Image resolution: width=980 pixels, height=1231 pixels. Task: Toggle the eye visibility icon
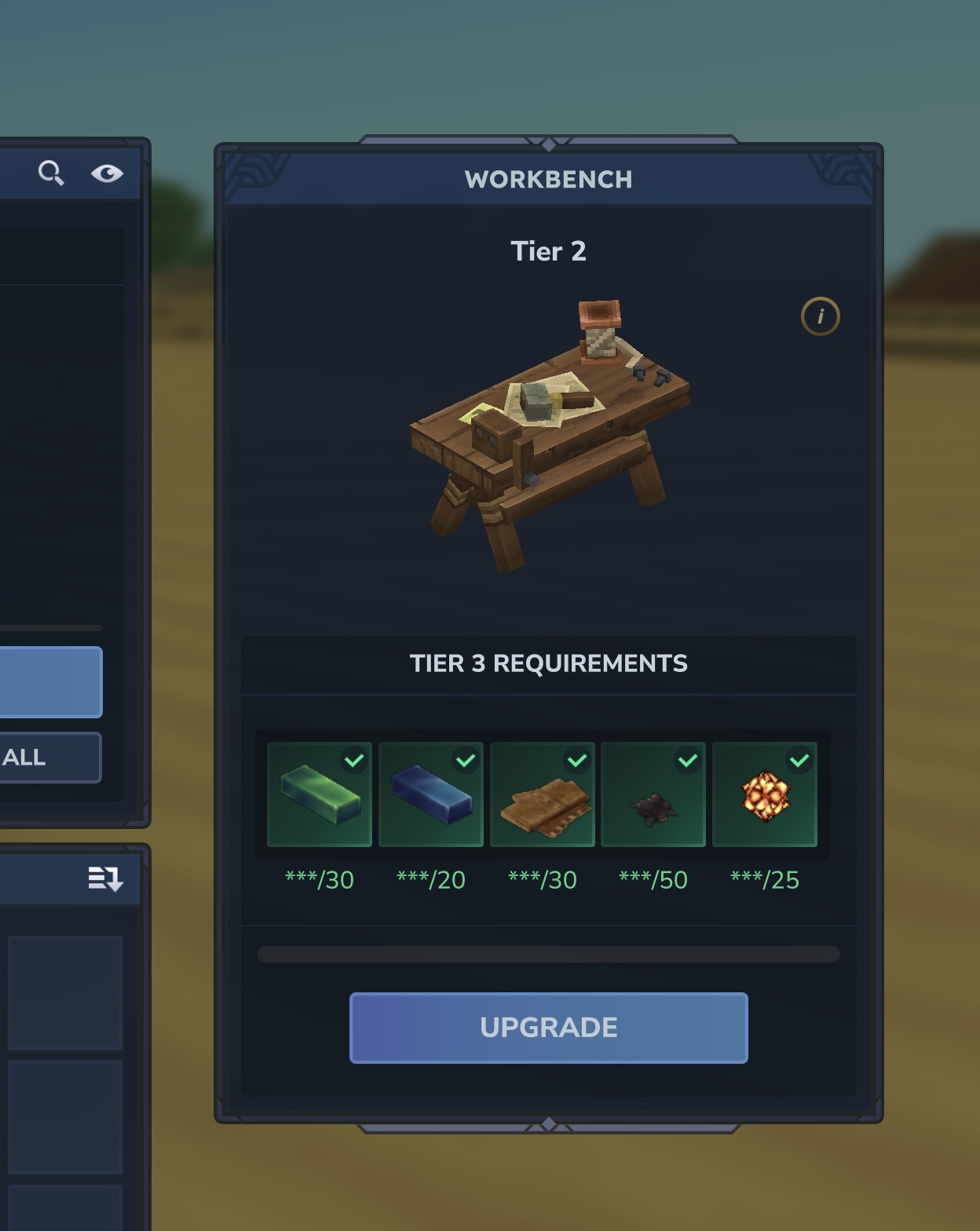coord(107,173)
